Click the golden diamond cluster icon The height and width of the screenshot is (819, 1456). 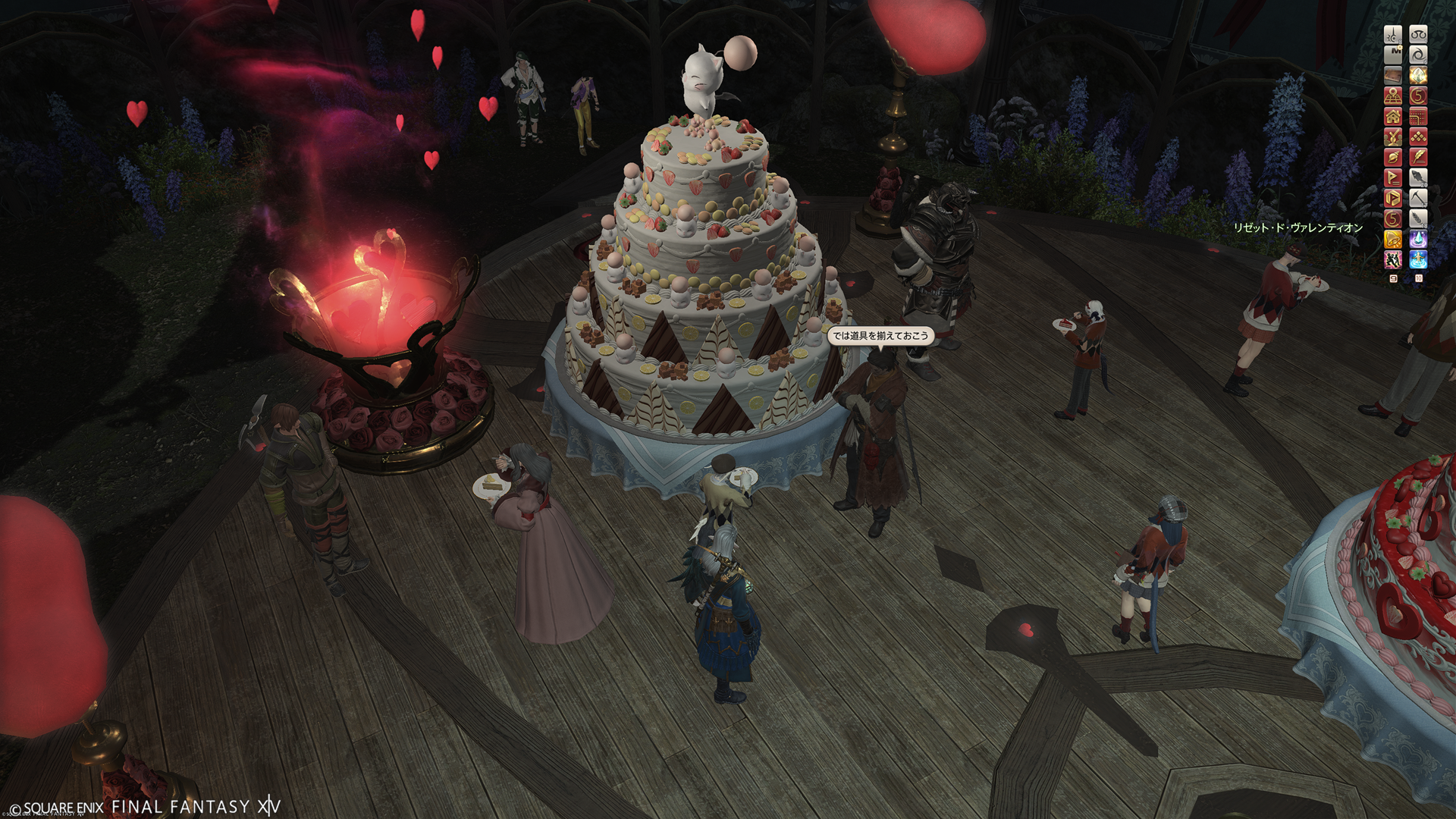pyautogui.click(x=1418, y=136)
